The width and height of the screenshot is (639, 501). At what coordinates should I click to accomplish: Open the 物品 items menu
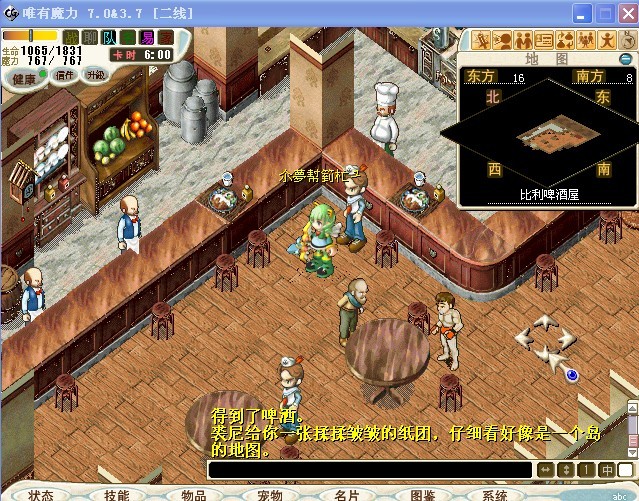coord(193,494)
